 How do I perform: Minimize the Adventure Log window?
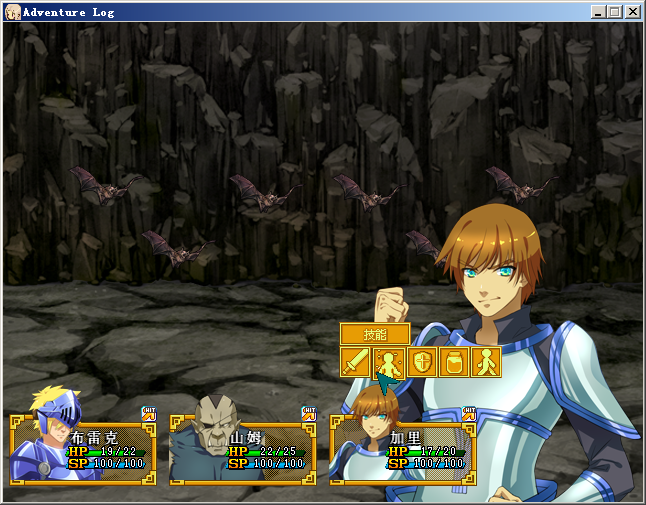[x=598, y=12]
